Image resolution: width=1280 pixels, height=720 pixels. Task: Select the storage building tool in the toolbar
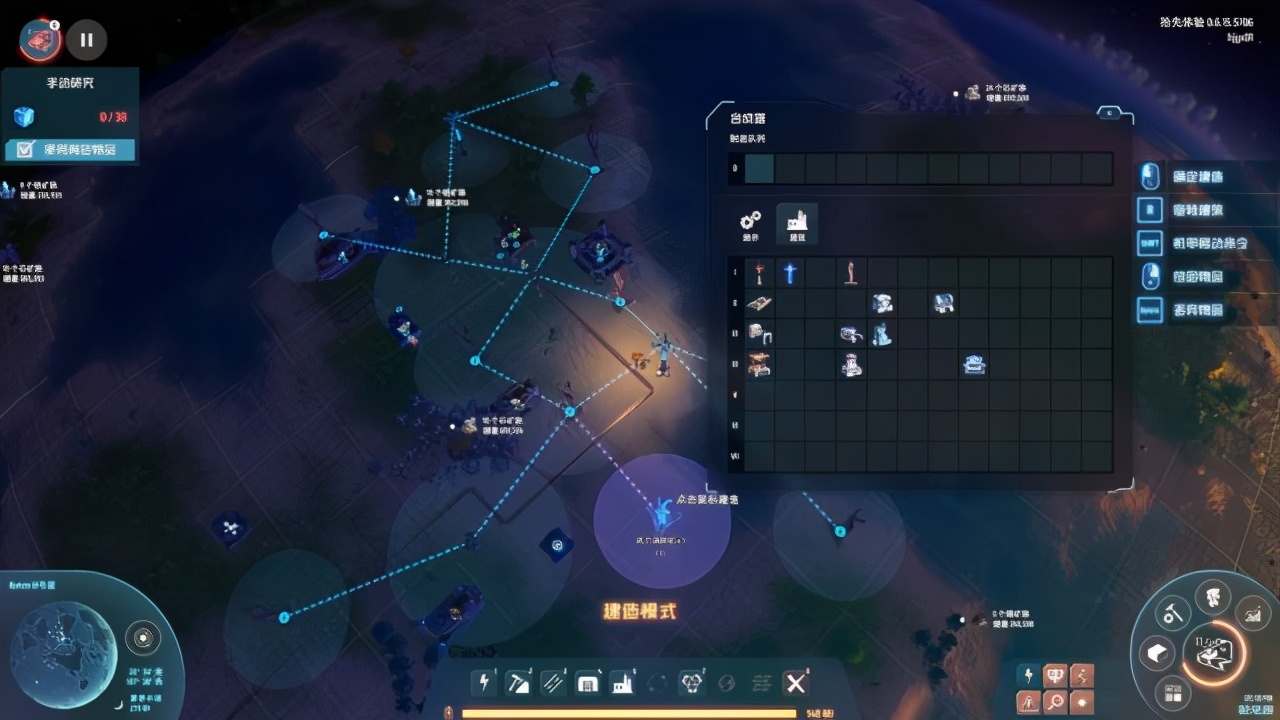(x=587, y=683)
